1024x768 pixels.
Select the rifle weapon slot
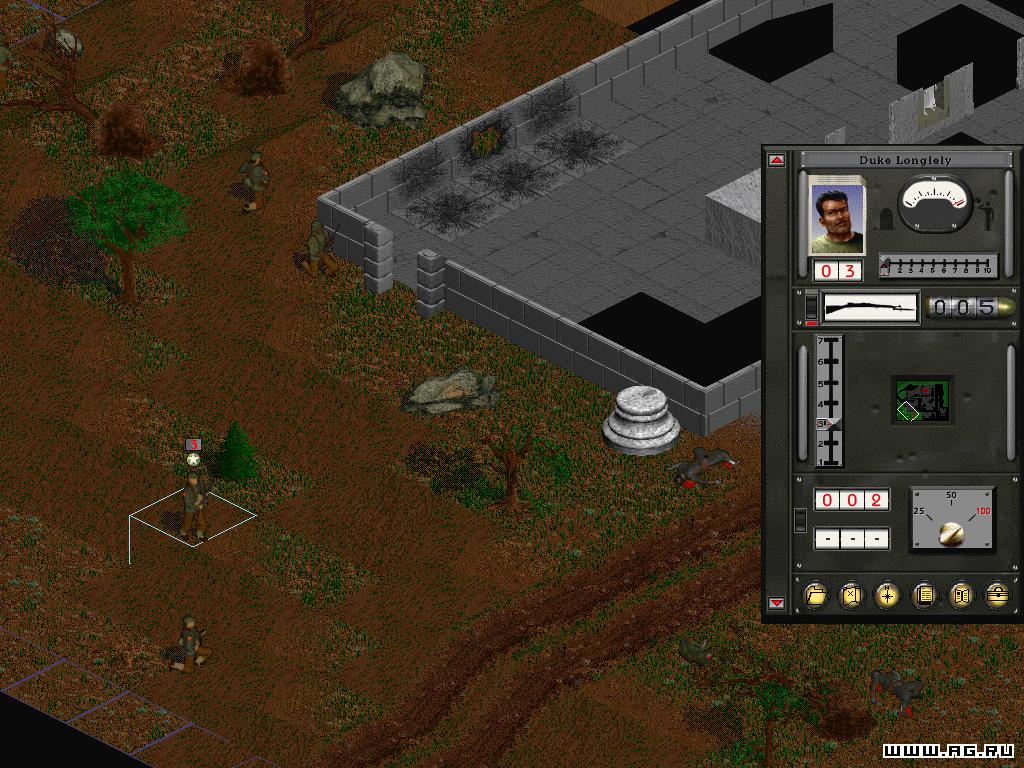pyautogui.click(x=869, y=307)
